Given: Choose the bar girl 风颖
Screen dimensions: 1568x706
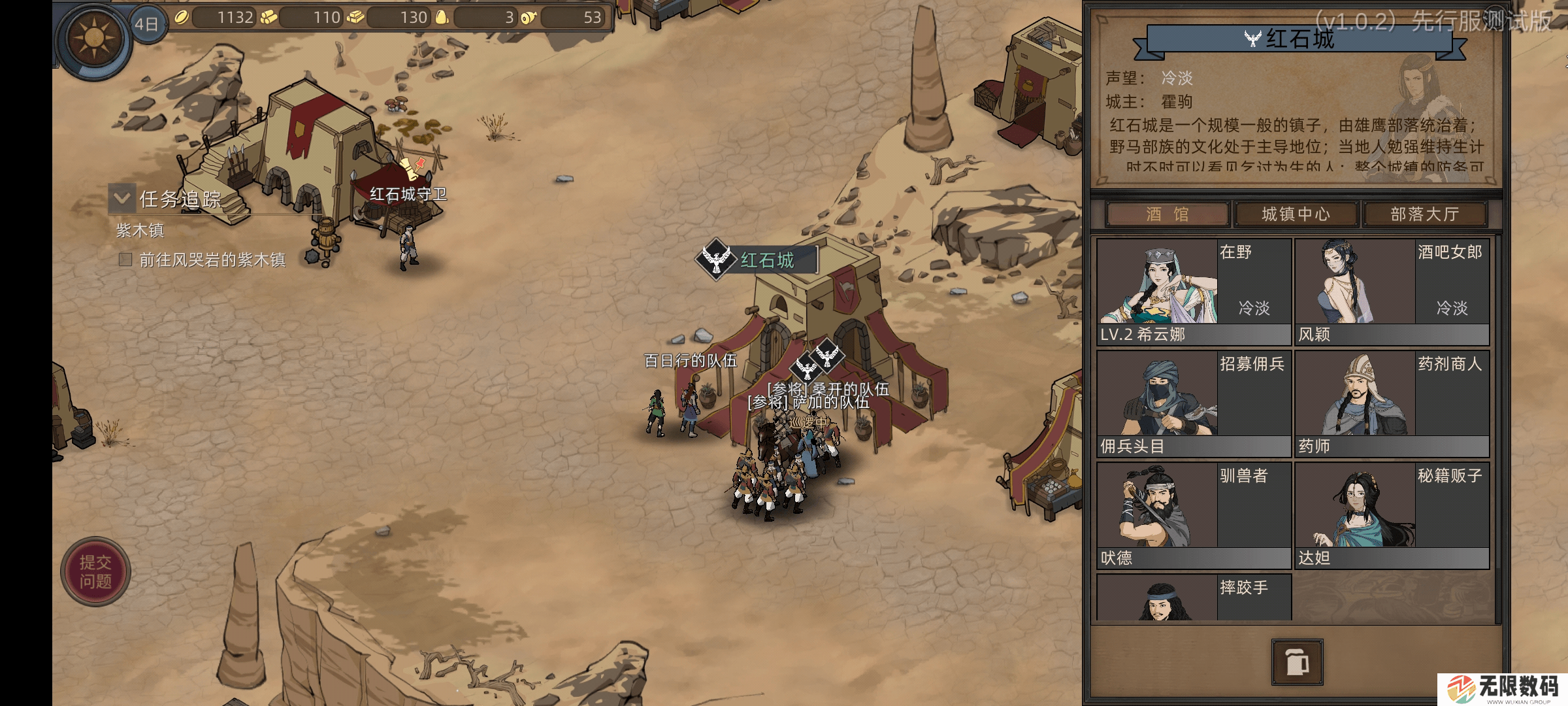Looking at the screenshot, I should [1392, 292].
